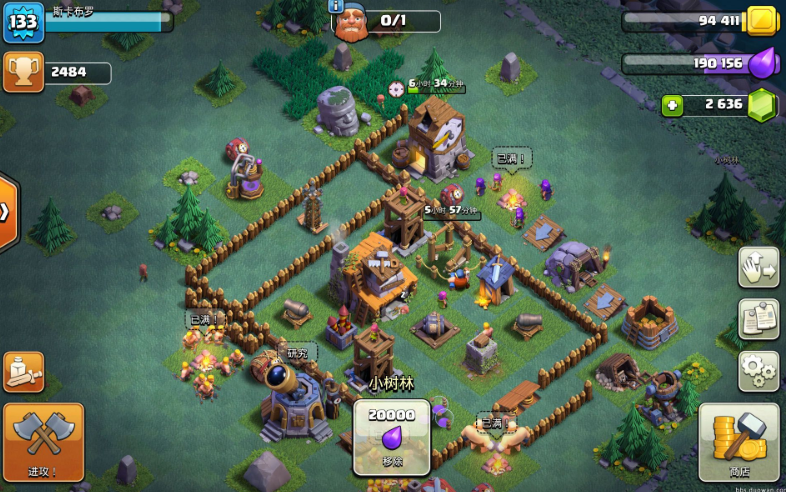Open the clipboard notes button

tap(758, 319)
